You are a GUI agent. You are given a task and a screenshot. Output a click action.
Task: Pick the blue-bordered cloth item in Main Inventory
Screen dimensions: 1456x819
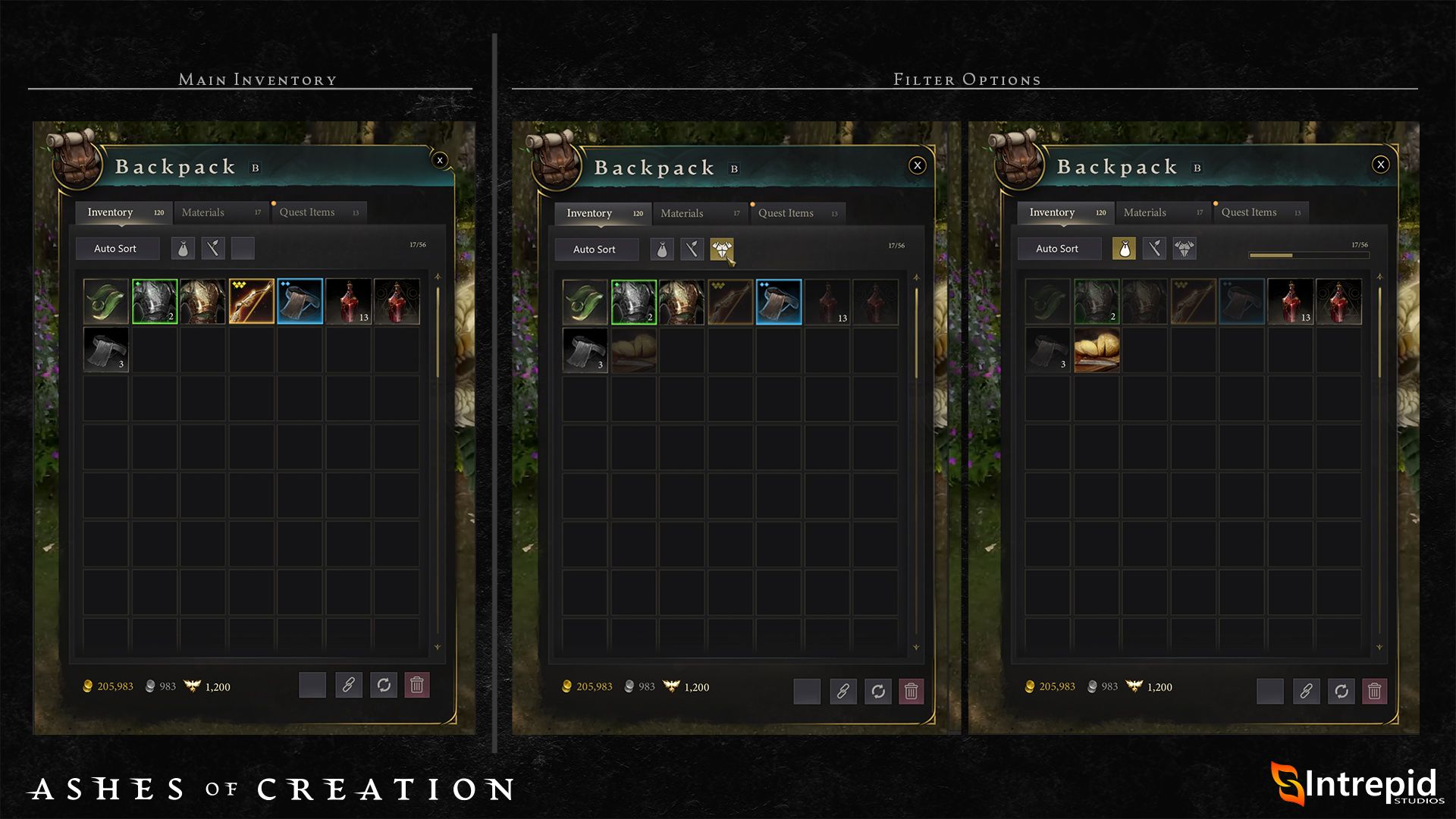click(300, 302)
